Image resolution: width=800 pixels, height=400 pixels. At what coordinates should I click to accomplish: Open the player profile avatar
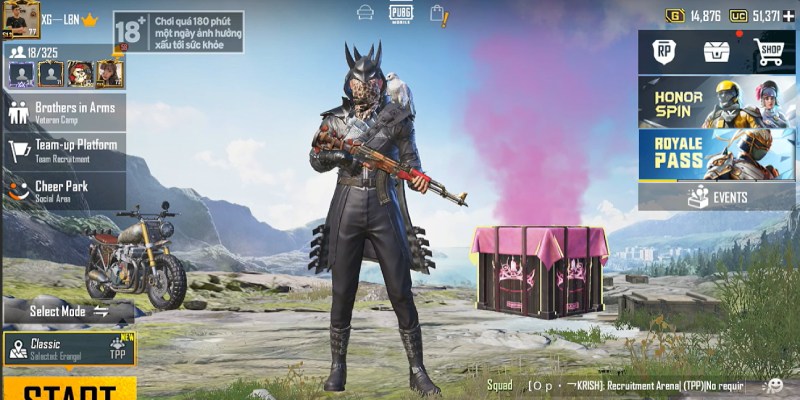[20, 19]
